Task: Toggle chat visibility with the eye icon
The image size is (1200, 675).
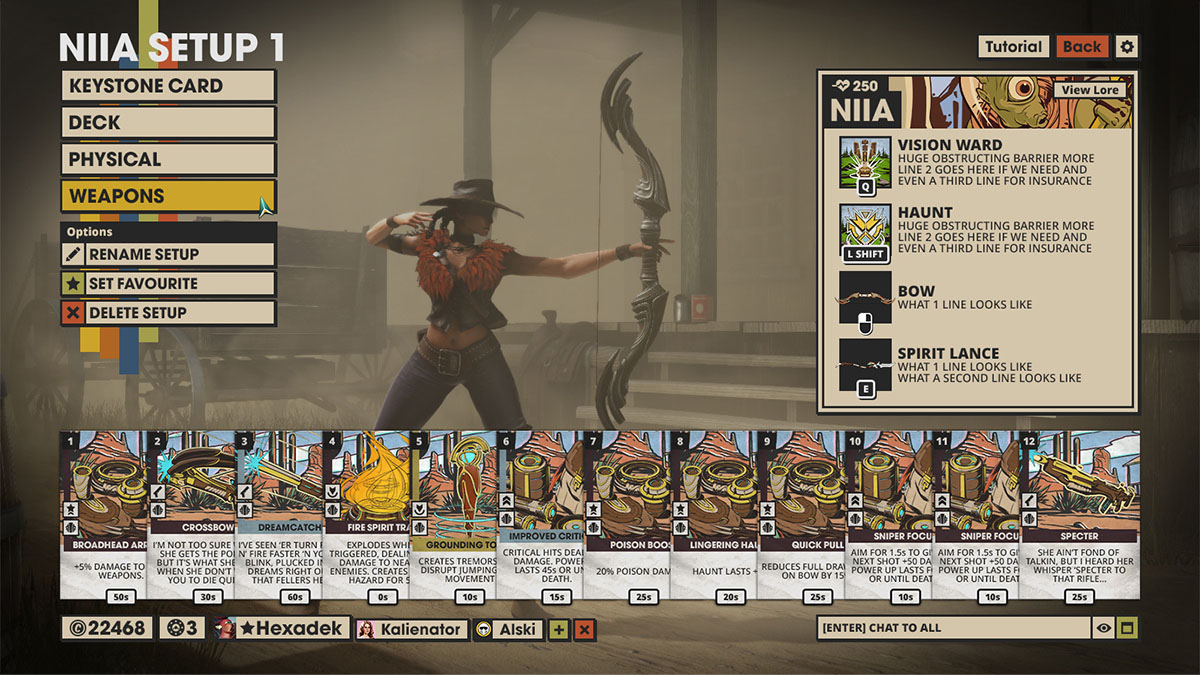Action: point(1104,628)
